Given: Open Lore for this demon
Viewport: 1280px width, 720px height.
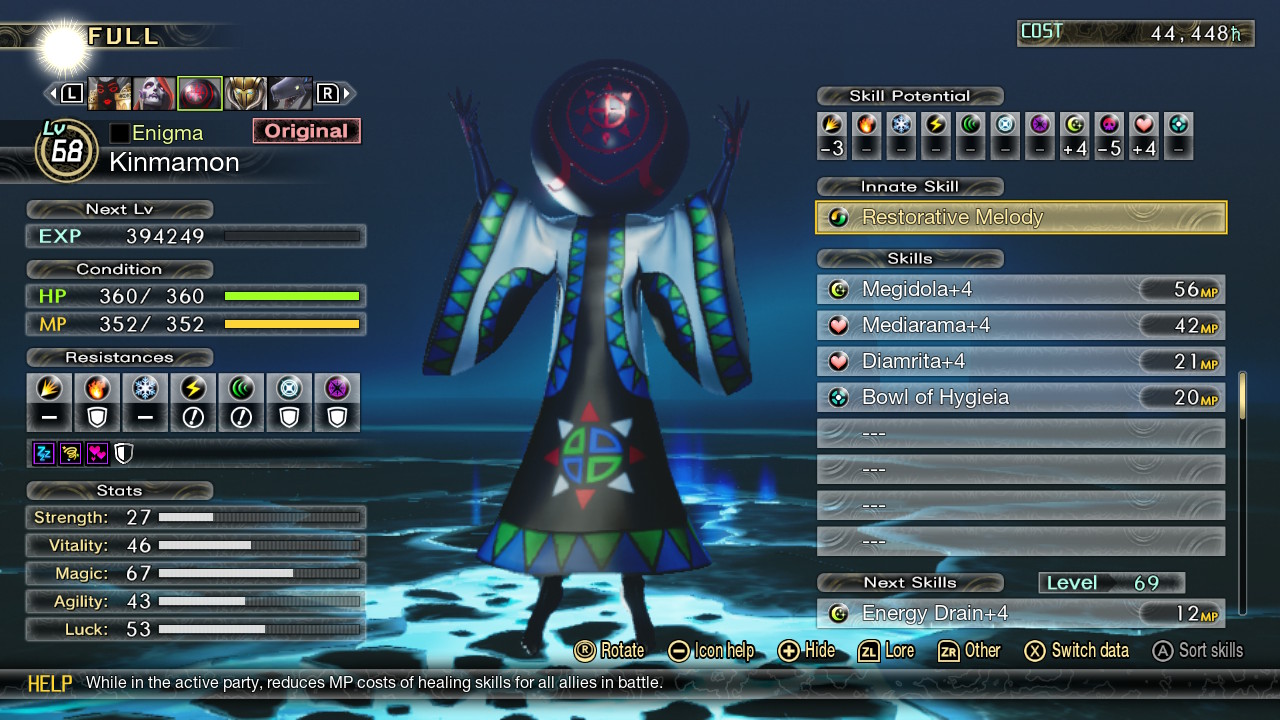Looking at the screenshot, I should point(886,651).
